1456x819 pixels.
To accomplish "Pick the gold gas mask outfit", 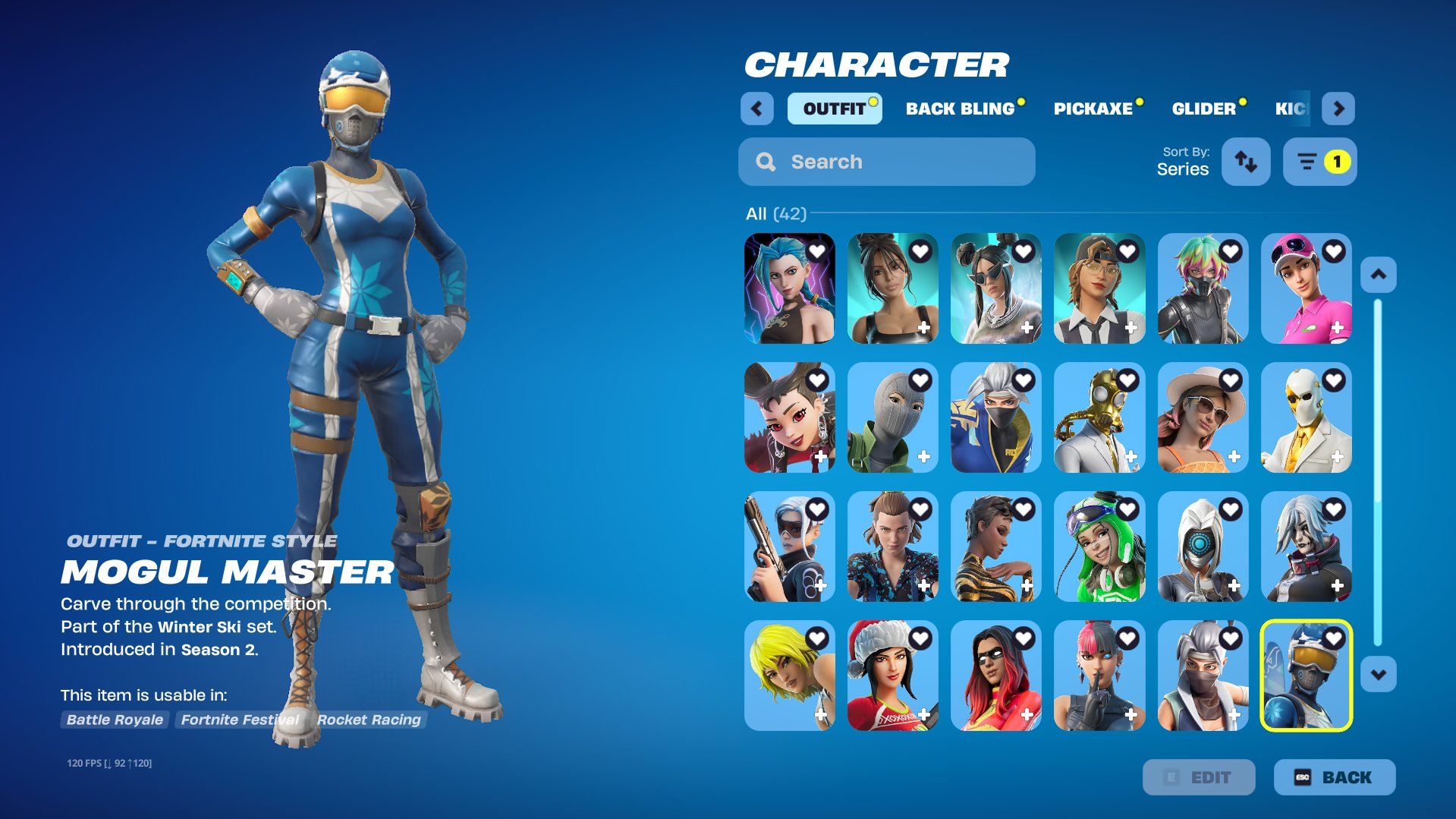I will tap(1099, 418).
